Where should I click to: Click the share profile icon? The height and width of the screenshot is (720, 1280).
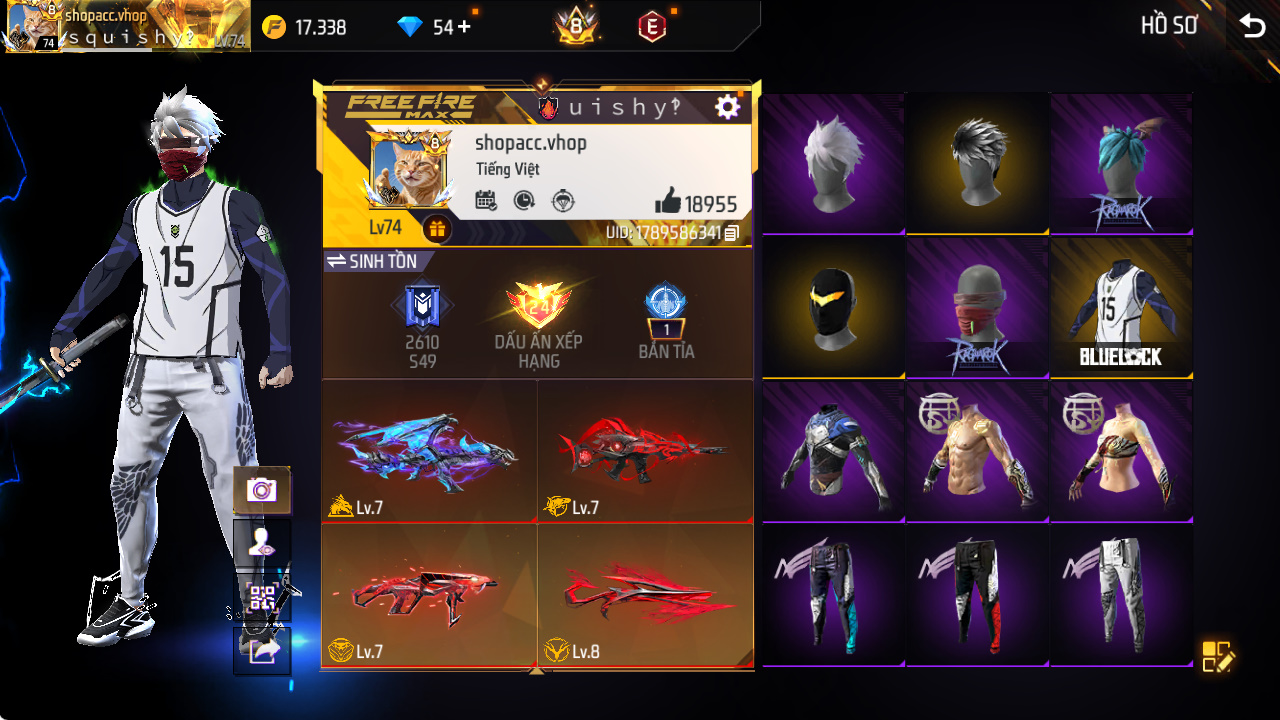coord(261,651)
